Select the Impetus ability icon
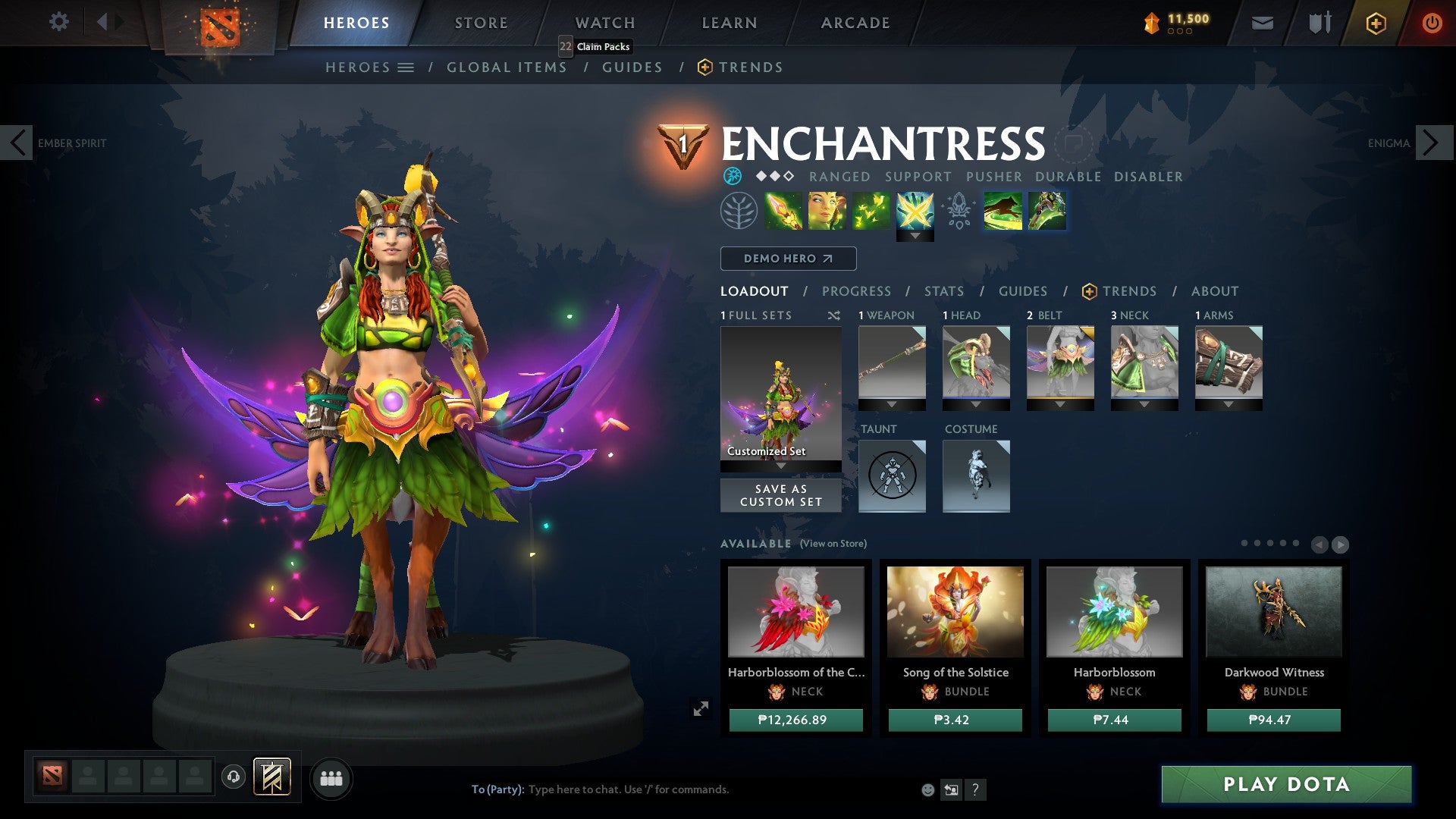The width and height of the screenshot is (1456, 819). (783, 212)
